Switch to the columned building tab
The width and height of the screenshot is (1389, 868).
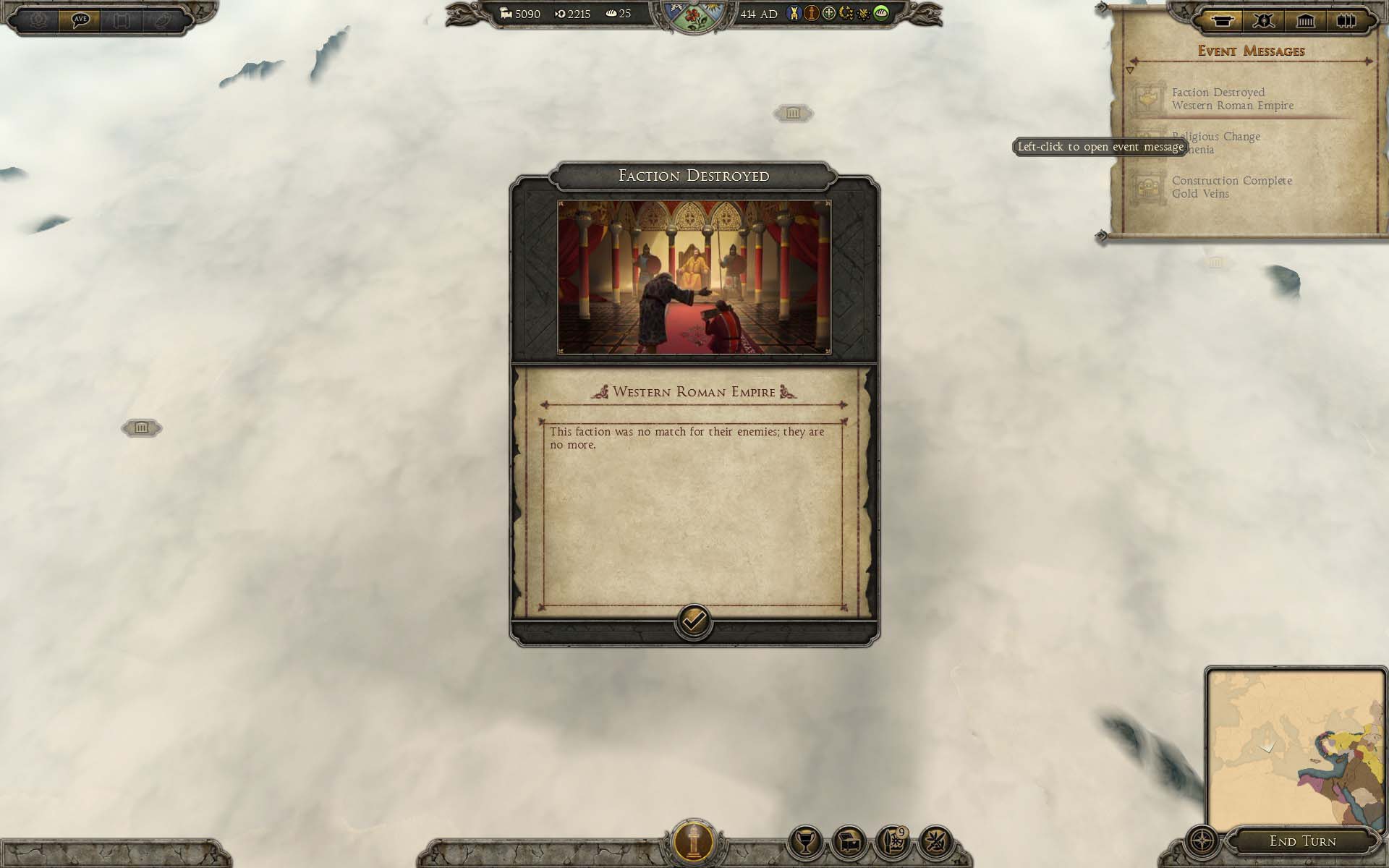[1305, 20]
